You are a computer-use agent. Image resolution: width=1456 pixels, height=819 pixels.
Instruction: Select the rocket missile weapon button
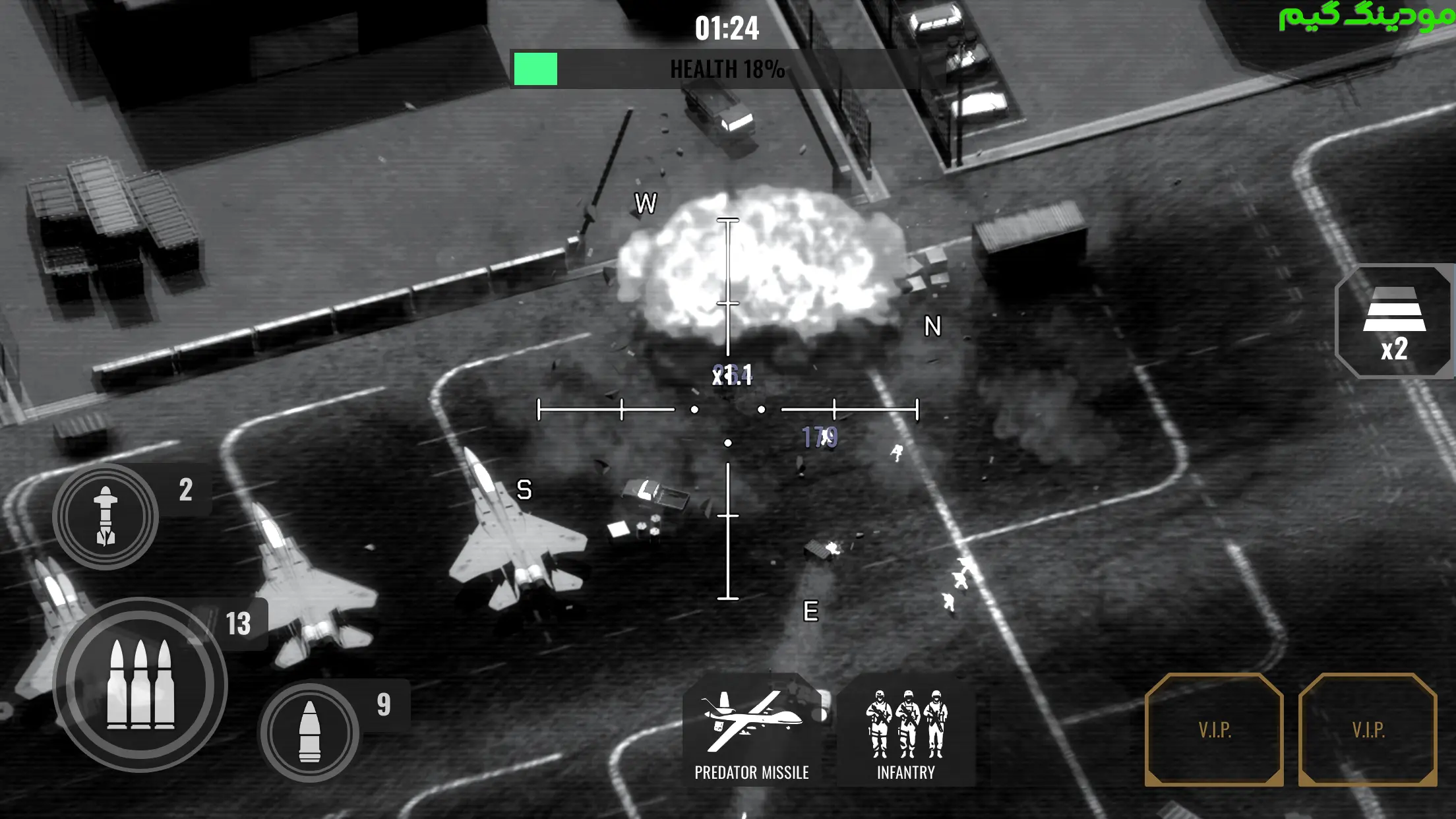[106, 516]
